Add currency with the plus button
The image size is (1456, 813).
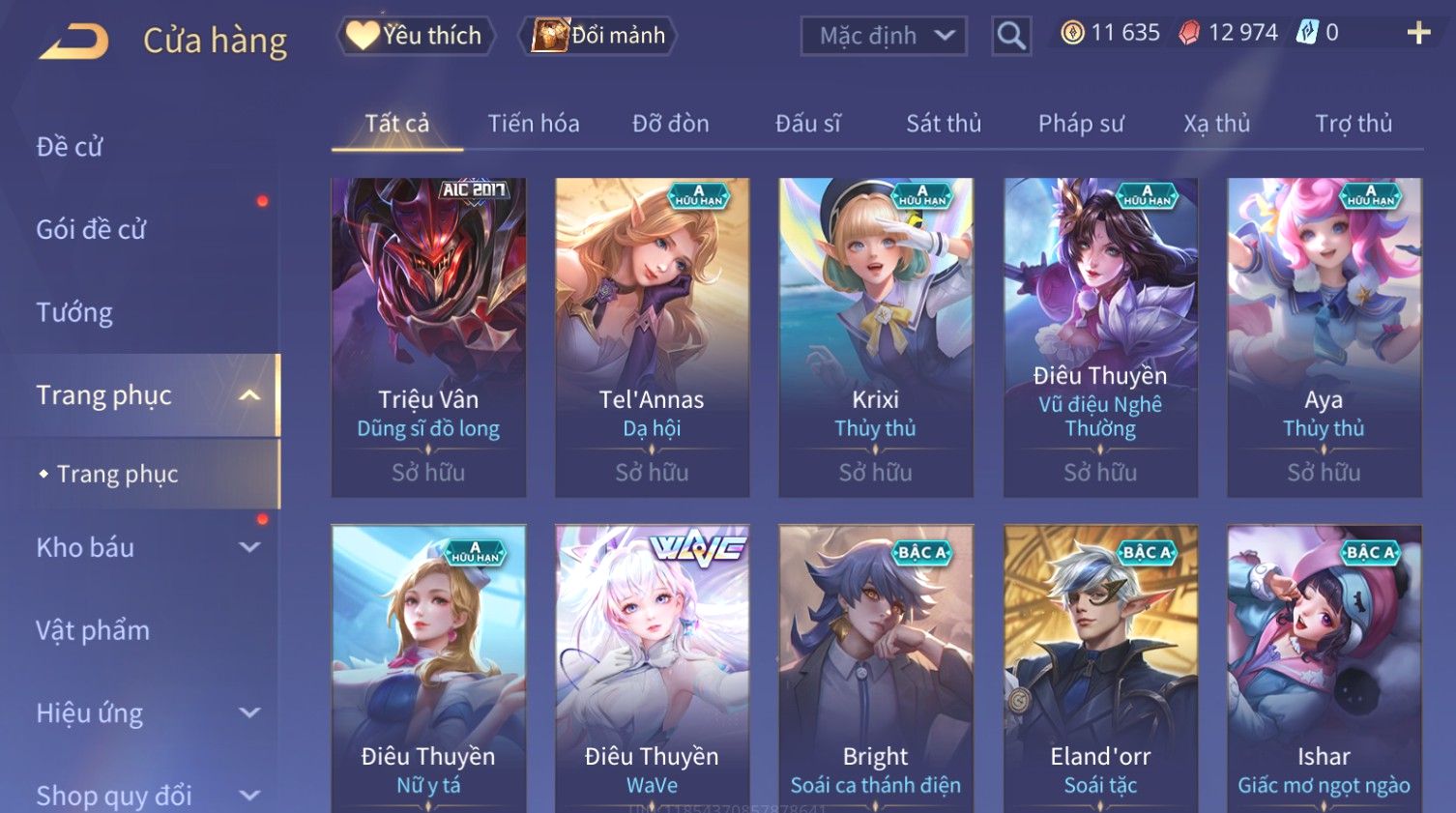(1418, 34)
